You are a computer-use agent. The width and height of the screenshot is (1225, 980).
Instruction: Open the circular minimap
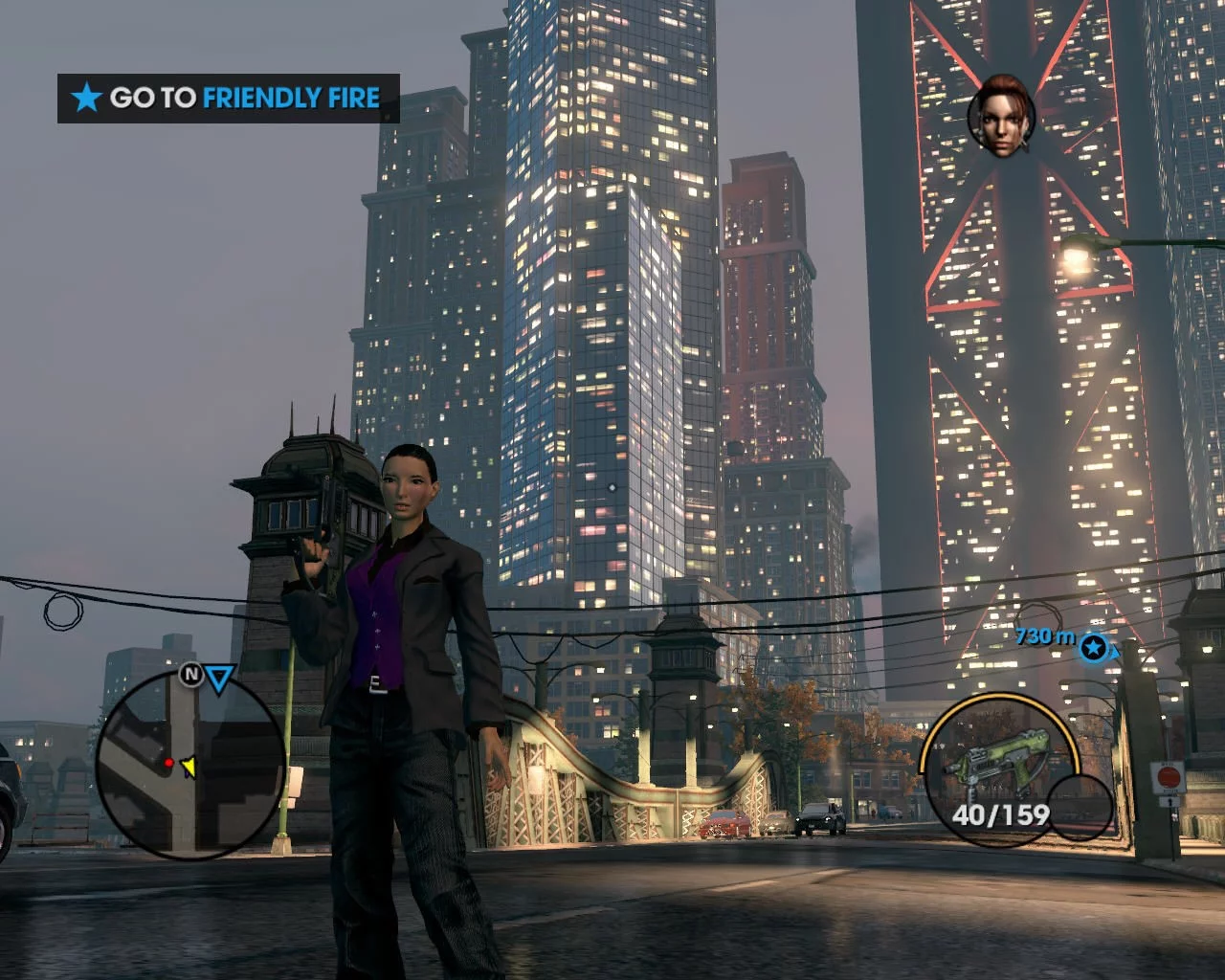[x=189, y=763]
